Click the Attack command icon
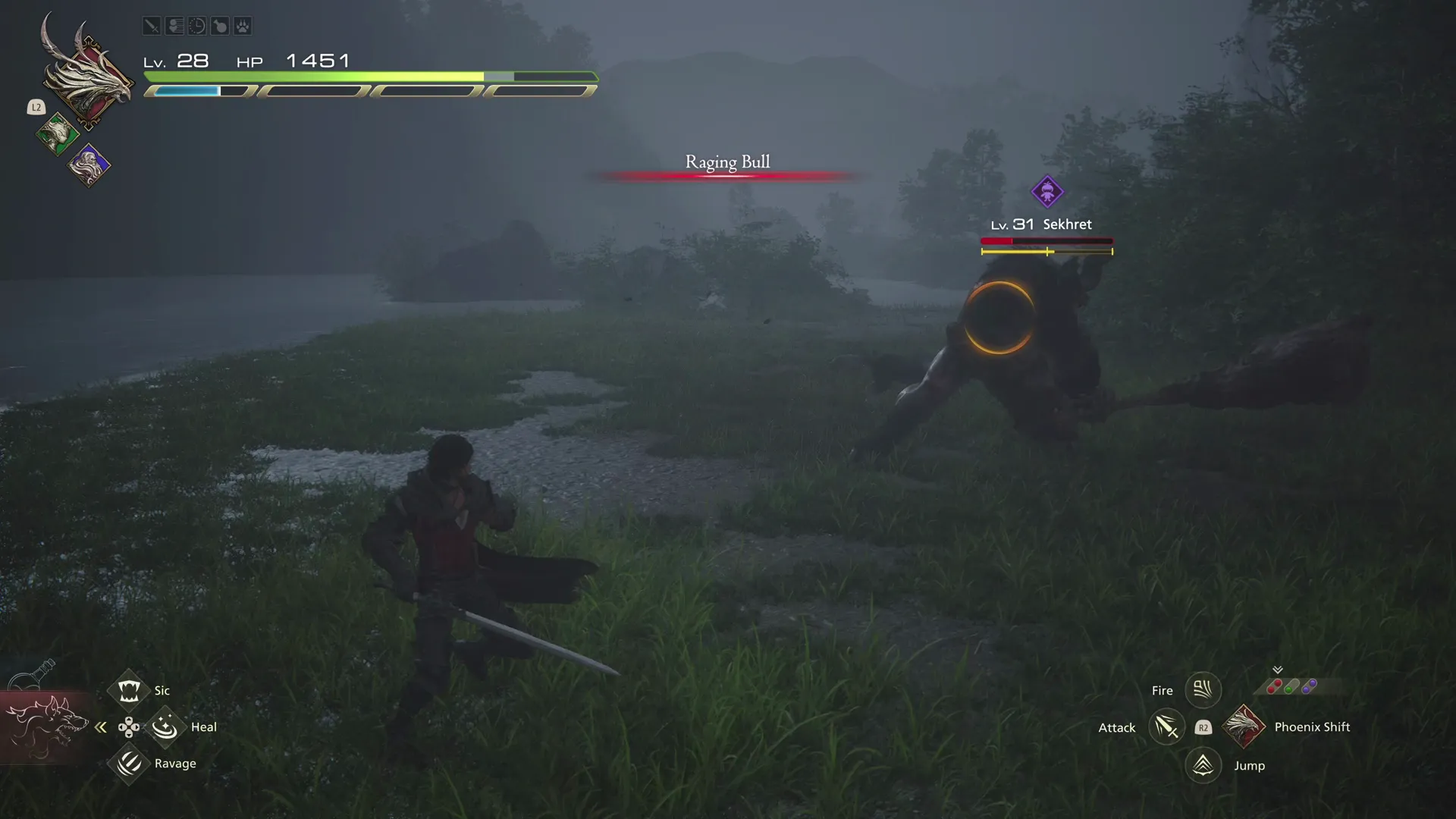The image size is (1456, 819). tap(1166, 726)
